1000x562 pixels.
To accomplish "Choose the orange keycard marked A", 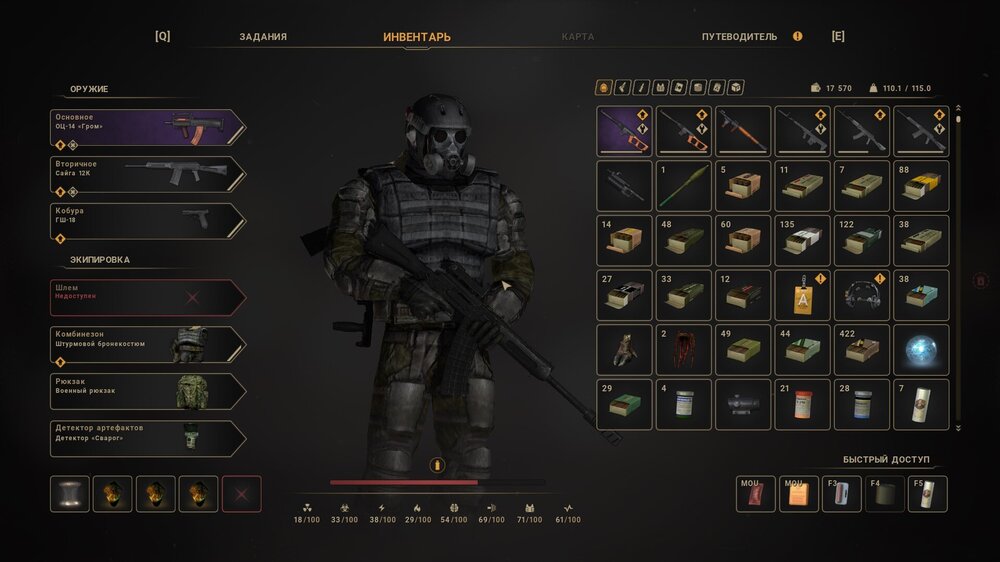I will click(802, 295).
